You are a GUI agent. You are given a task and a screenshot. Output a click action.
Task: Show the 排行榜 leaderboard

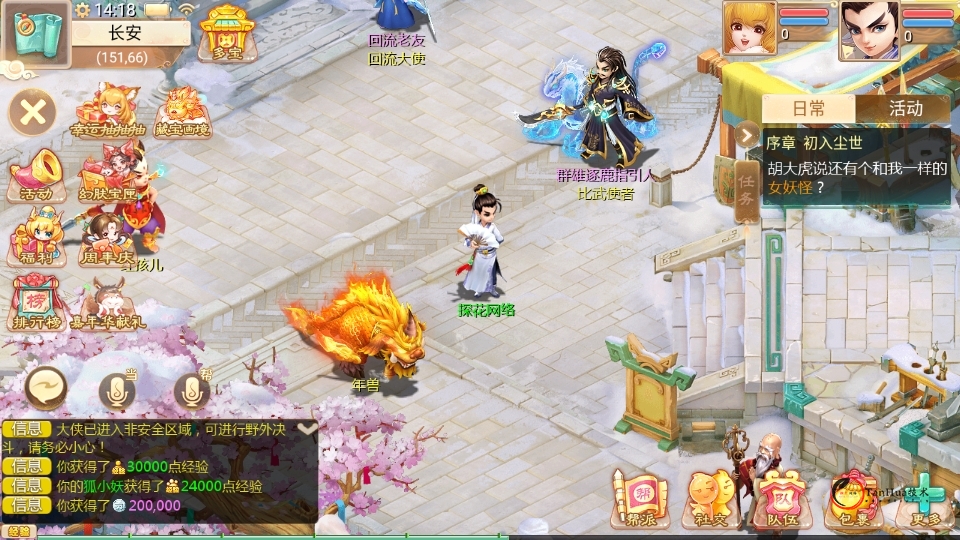(x=34, y=302)
